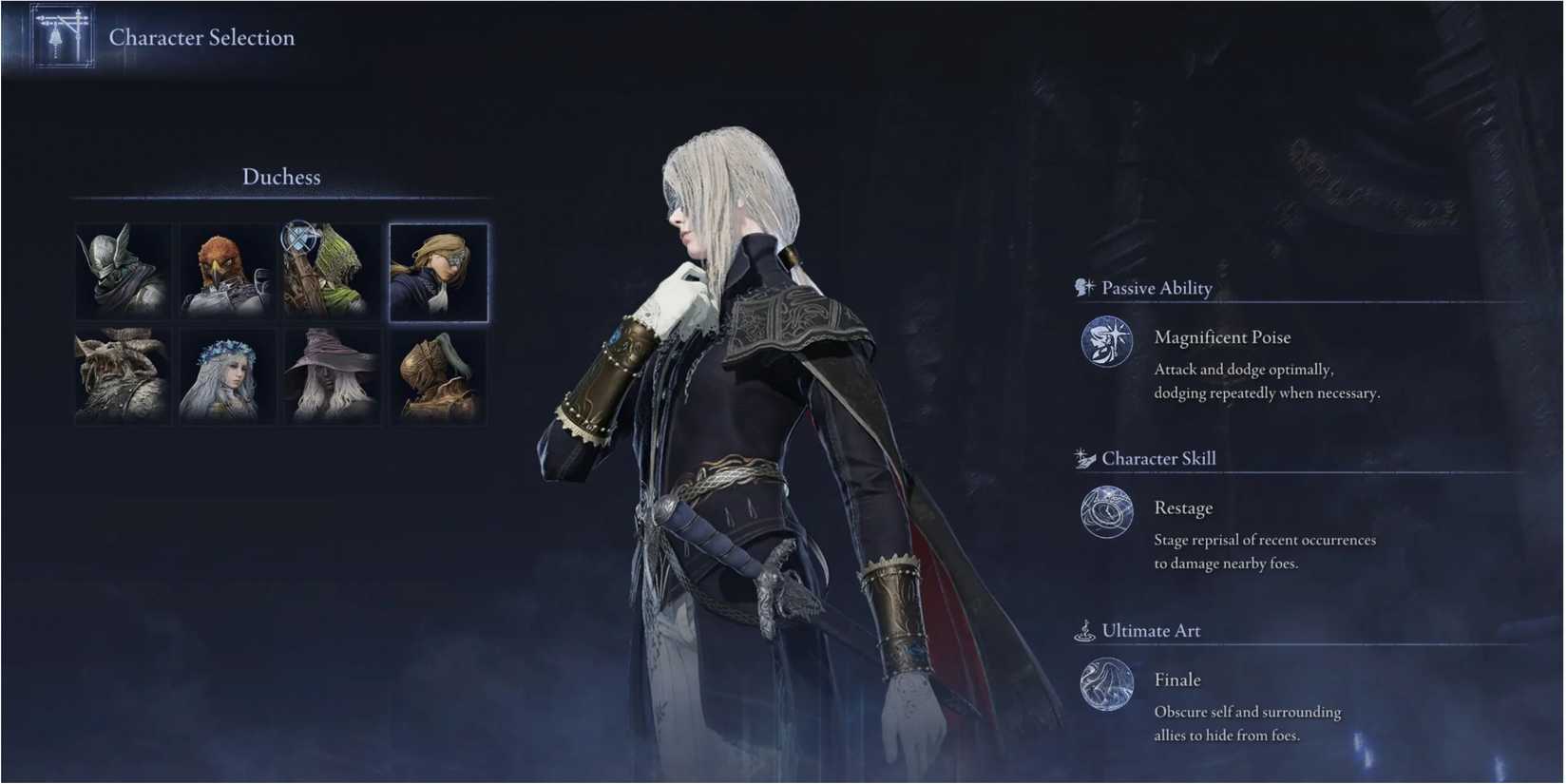Select the horned Raider portrait
This screenshot has width=1568, height=784.
pyautogui.click(x=123, y=376)
